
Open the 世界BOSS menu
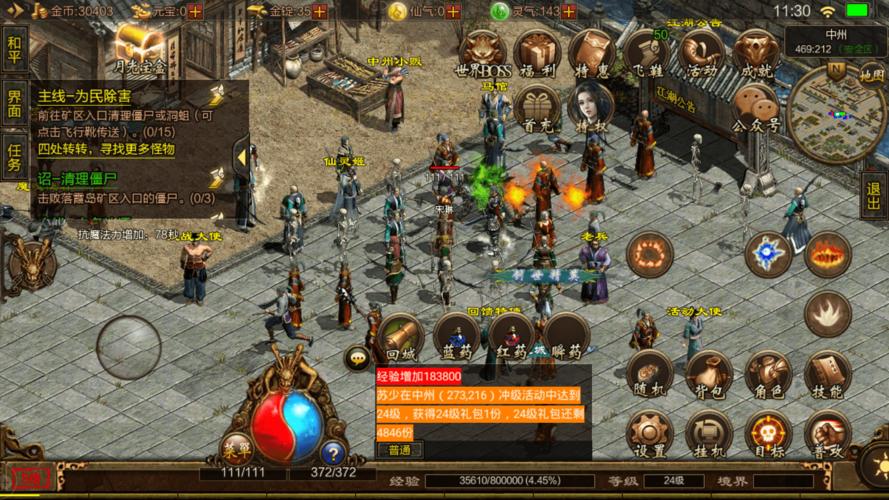click(482, 53)
